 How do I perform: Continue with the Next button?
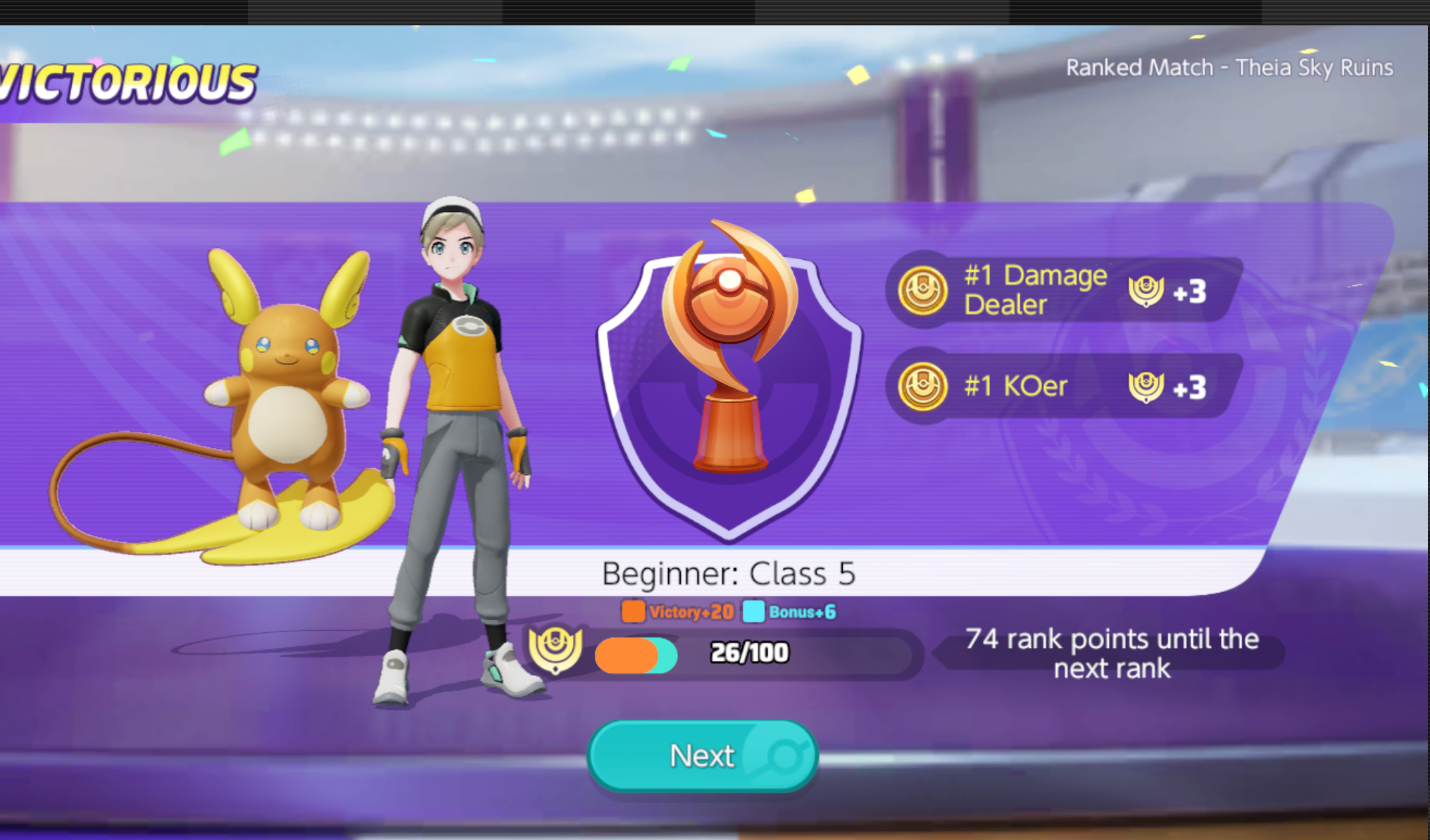click(702, 756)
